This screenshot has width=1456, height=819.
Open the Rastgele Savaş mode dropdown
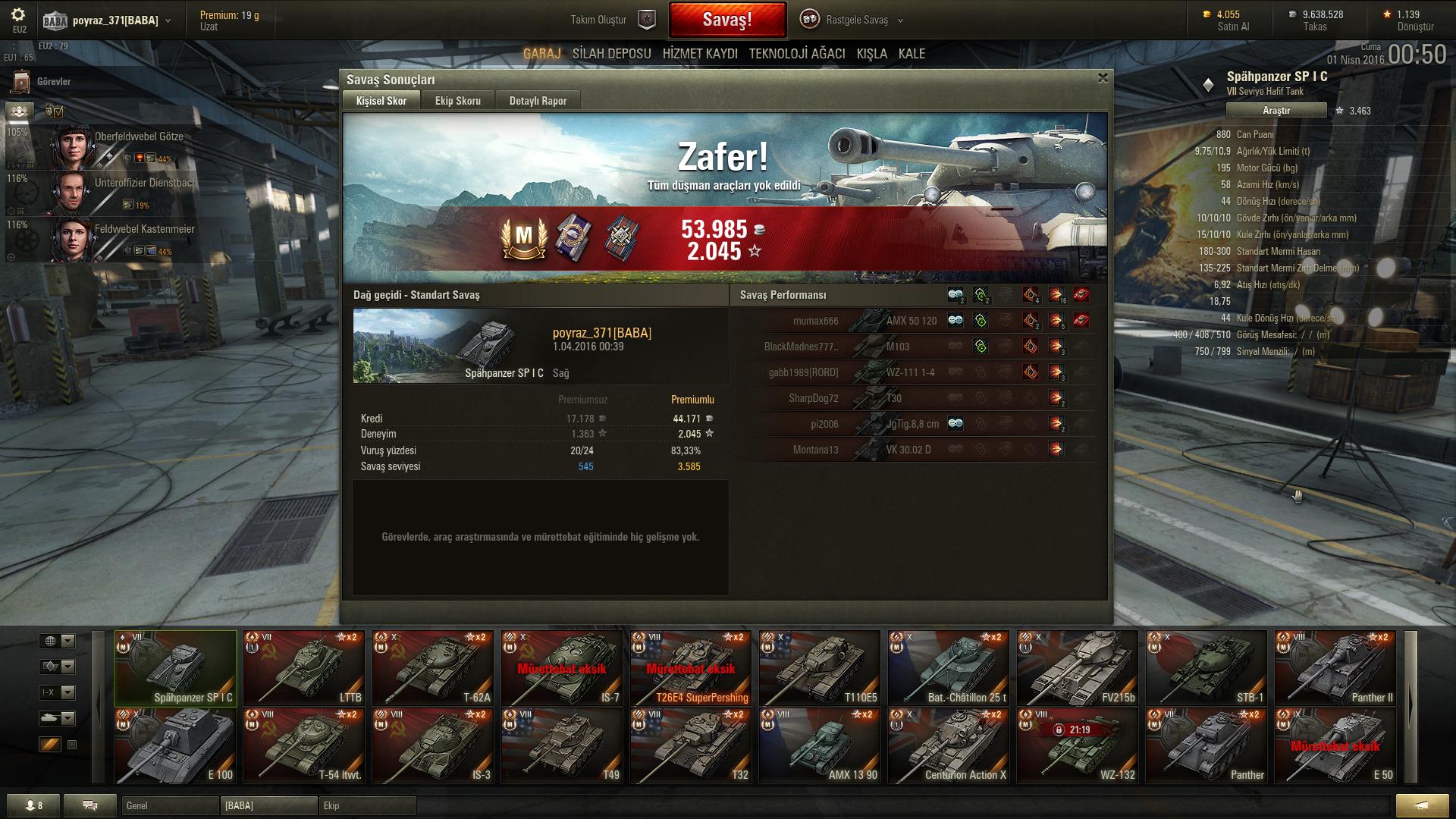point(855,20)
